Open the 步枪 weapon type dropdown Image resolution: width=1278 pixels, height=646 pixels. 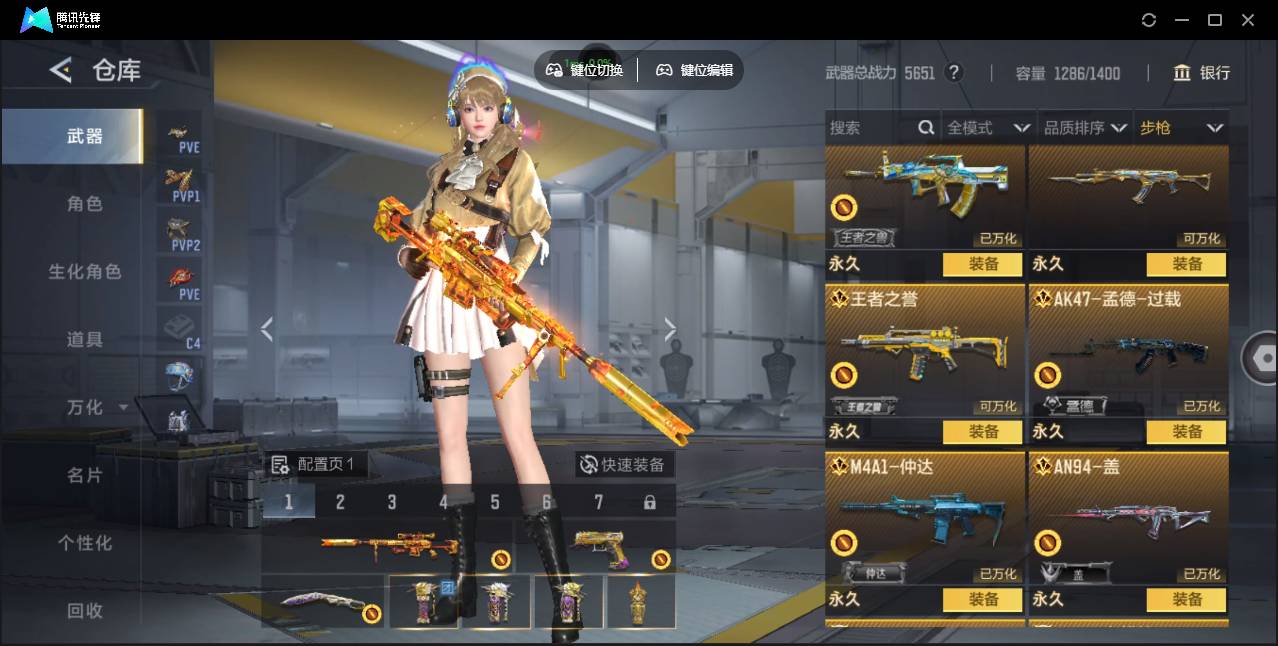click(x=1181, y=128)
